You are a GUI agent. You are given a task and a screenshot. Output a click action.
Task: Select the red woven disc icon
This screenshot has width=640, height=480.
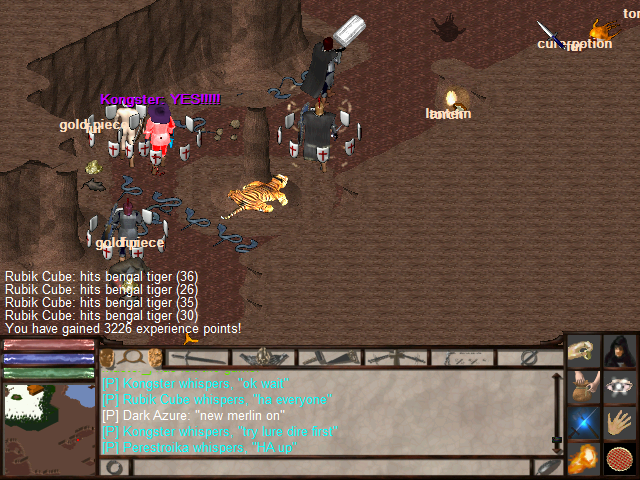point(620,459)
